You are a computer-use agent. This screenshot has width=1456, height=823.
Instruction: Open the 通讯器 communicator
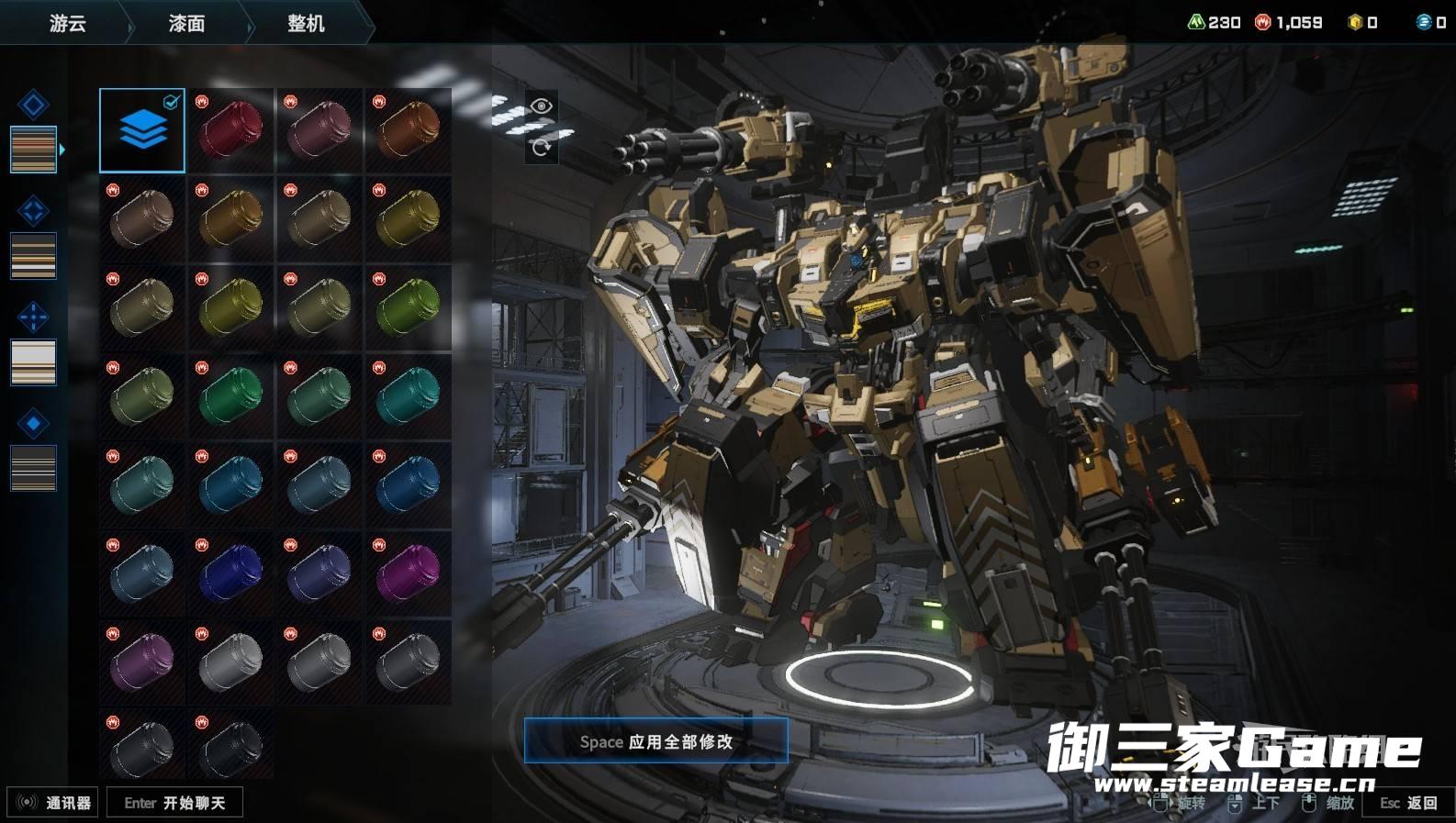(53, 803)
